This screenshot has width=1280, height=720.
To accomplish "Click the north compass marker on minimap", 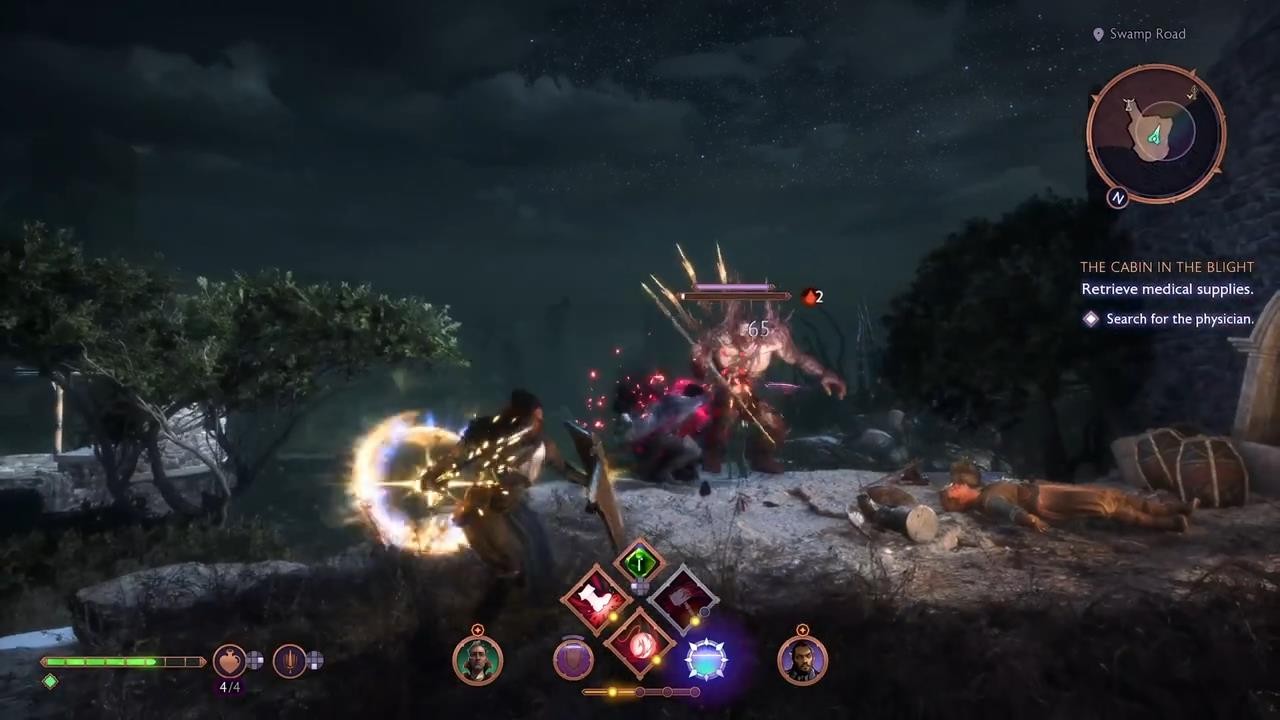I will point(1118,198).
